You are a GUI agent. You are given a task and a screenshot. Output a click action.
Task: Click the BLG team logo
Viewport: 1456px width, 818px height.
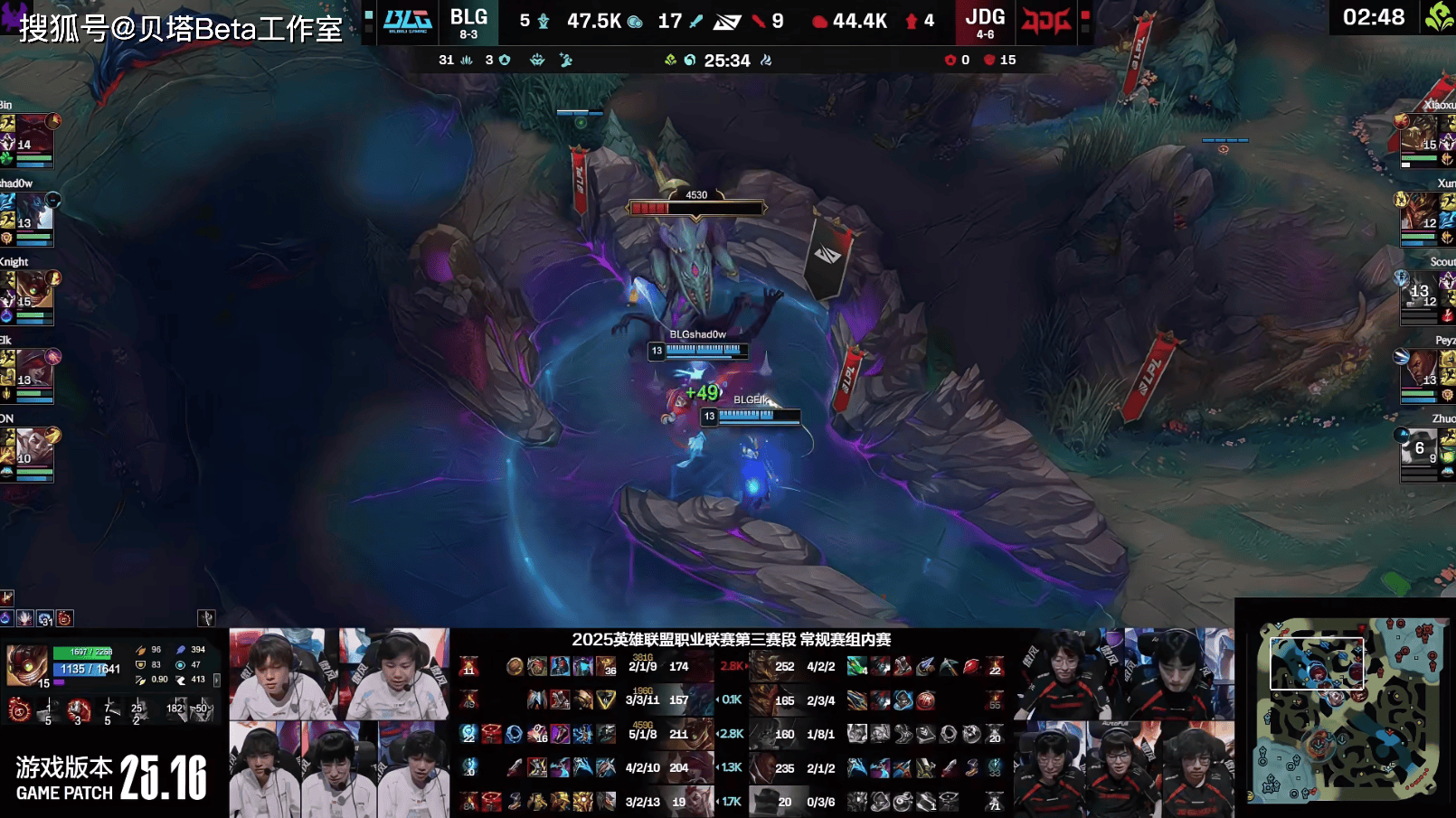(x=407, y=21)
